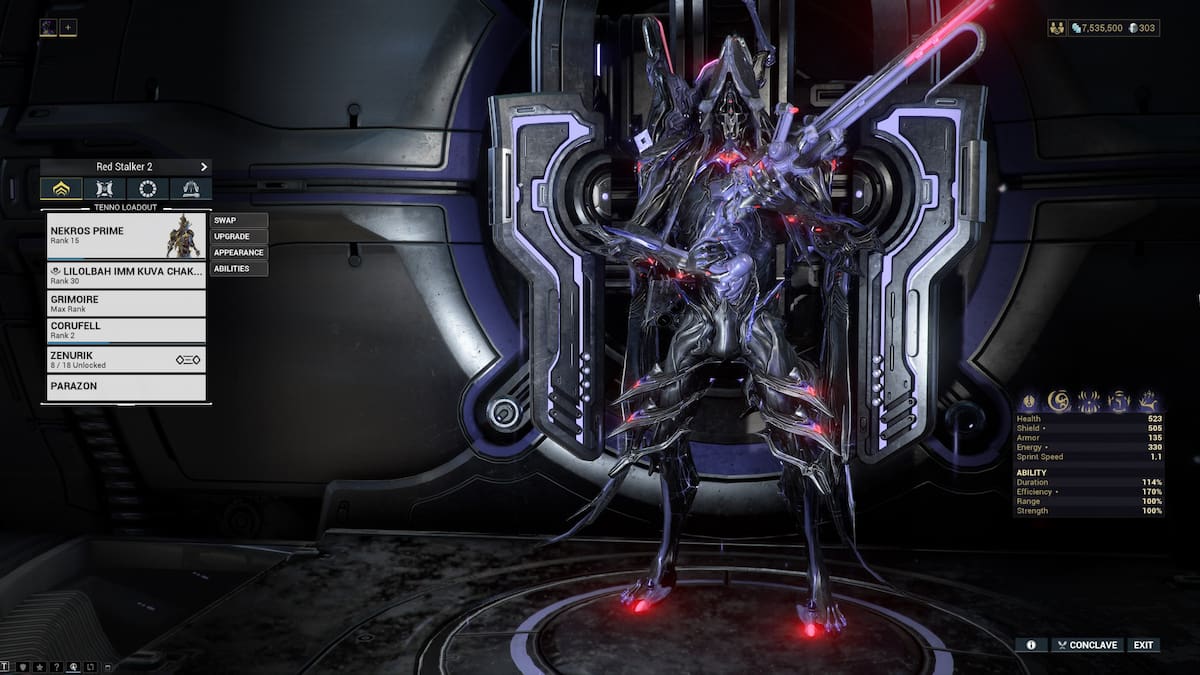
Task: Switch to the Tenno loadout chevron tab
Action: pyautogui.click(x=61, y=189)
